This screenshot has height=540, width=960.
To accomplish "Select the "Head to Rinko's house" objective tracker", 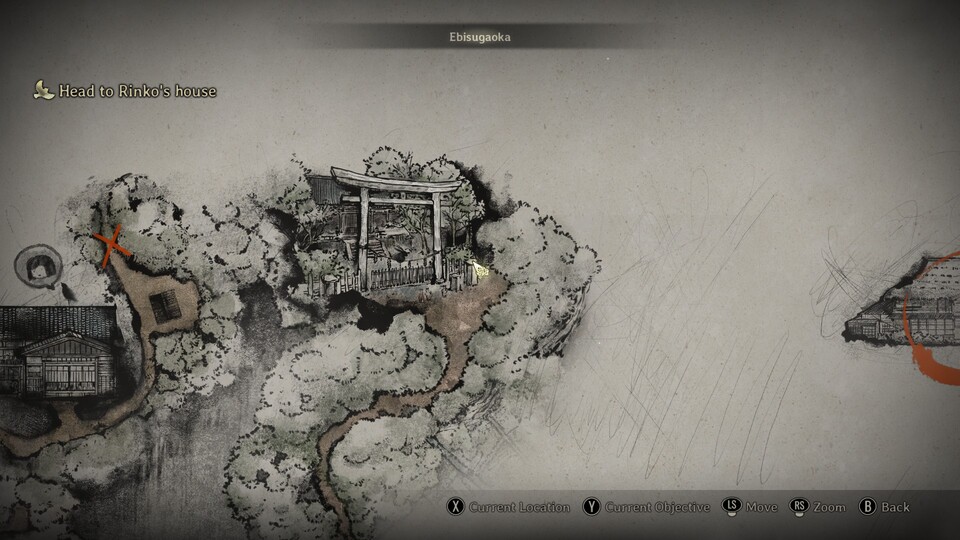I will click(126, 91).
